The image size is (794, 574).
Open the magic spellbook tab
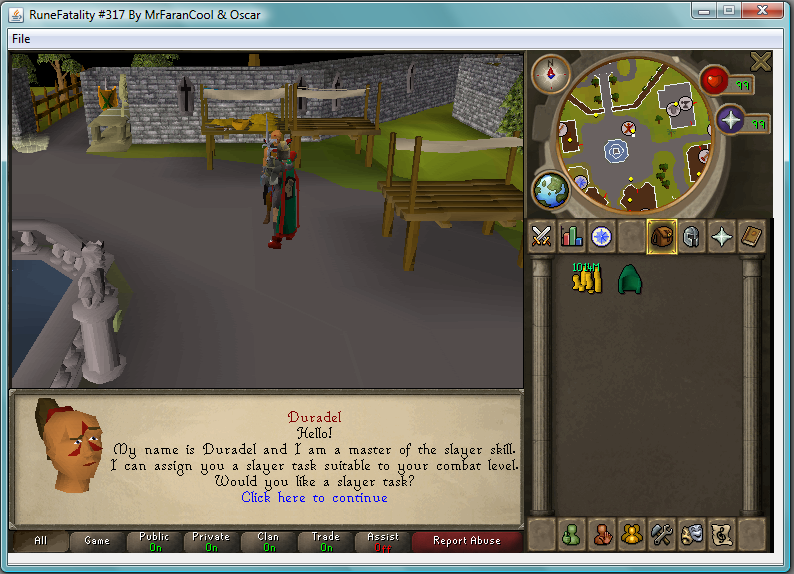coord(751,236)
